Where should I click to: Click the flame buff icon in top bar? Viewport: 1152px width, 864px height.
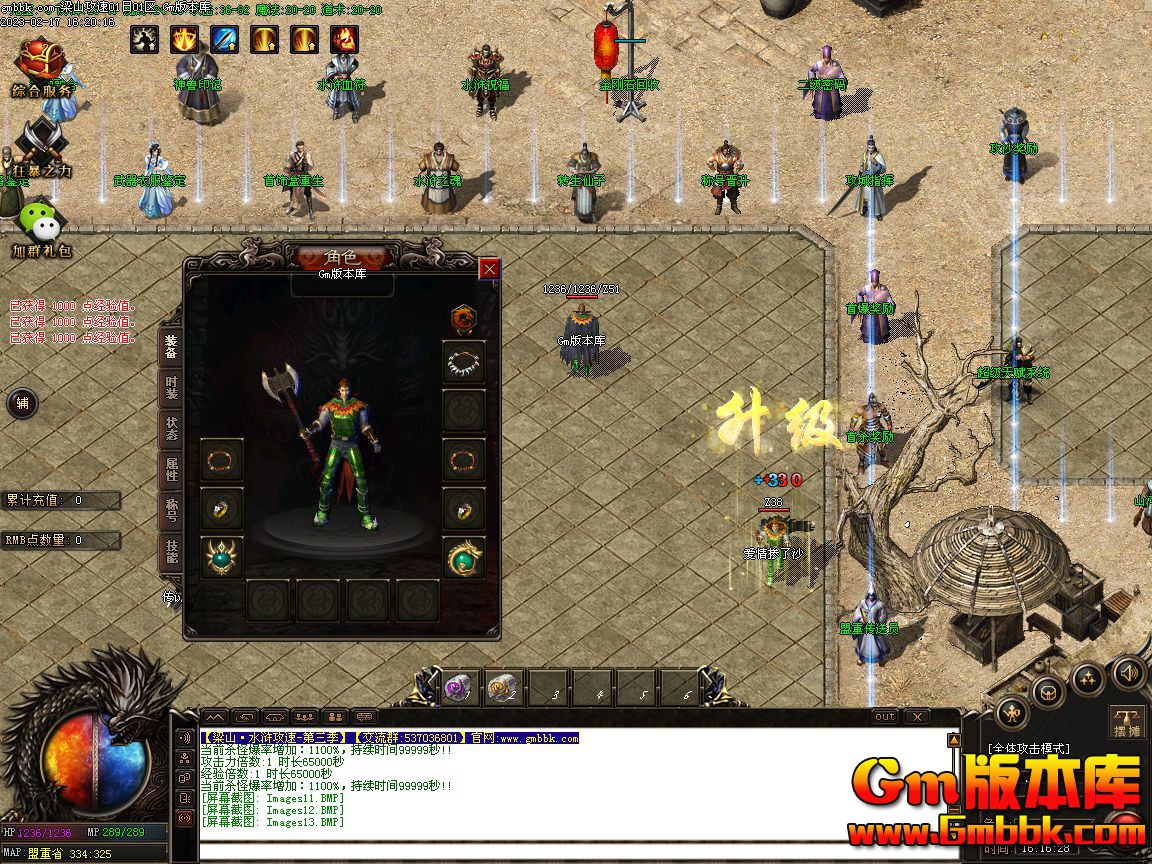tap(345, 39)
